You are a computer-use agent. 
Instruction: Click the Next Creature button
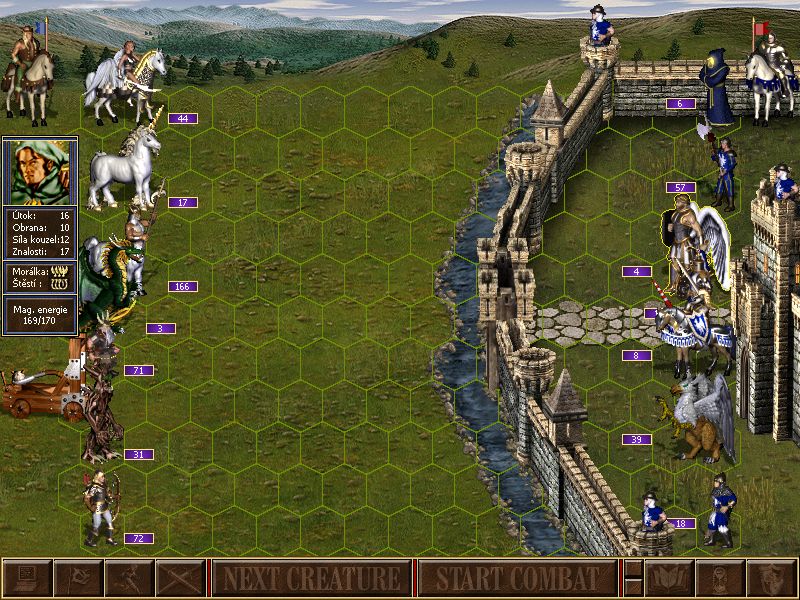(x=311, y=578)
